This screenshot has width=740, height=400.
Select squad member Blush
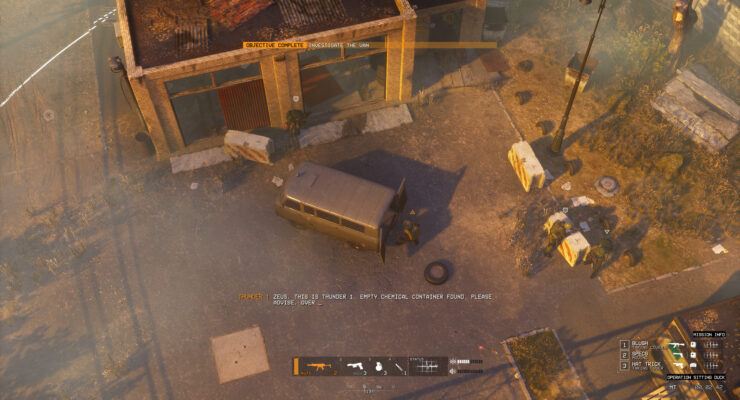[640, 344]
